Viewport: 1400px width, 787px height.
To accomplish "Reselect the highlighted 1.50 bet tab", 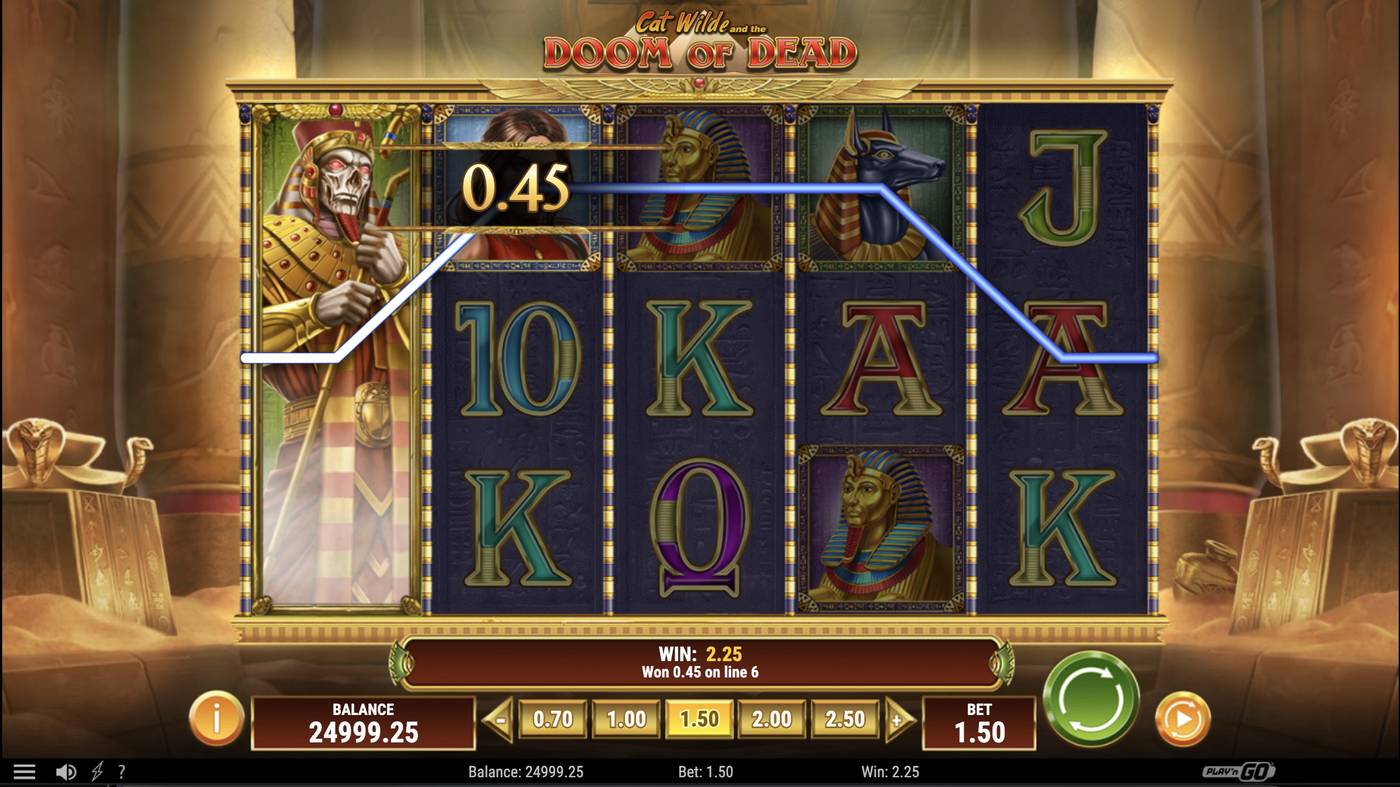I will 699,718.
